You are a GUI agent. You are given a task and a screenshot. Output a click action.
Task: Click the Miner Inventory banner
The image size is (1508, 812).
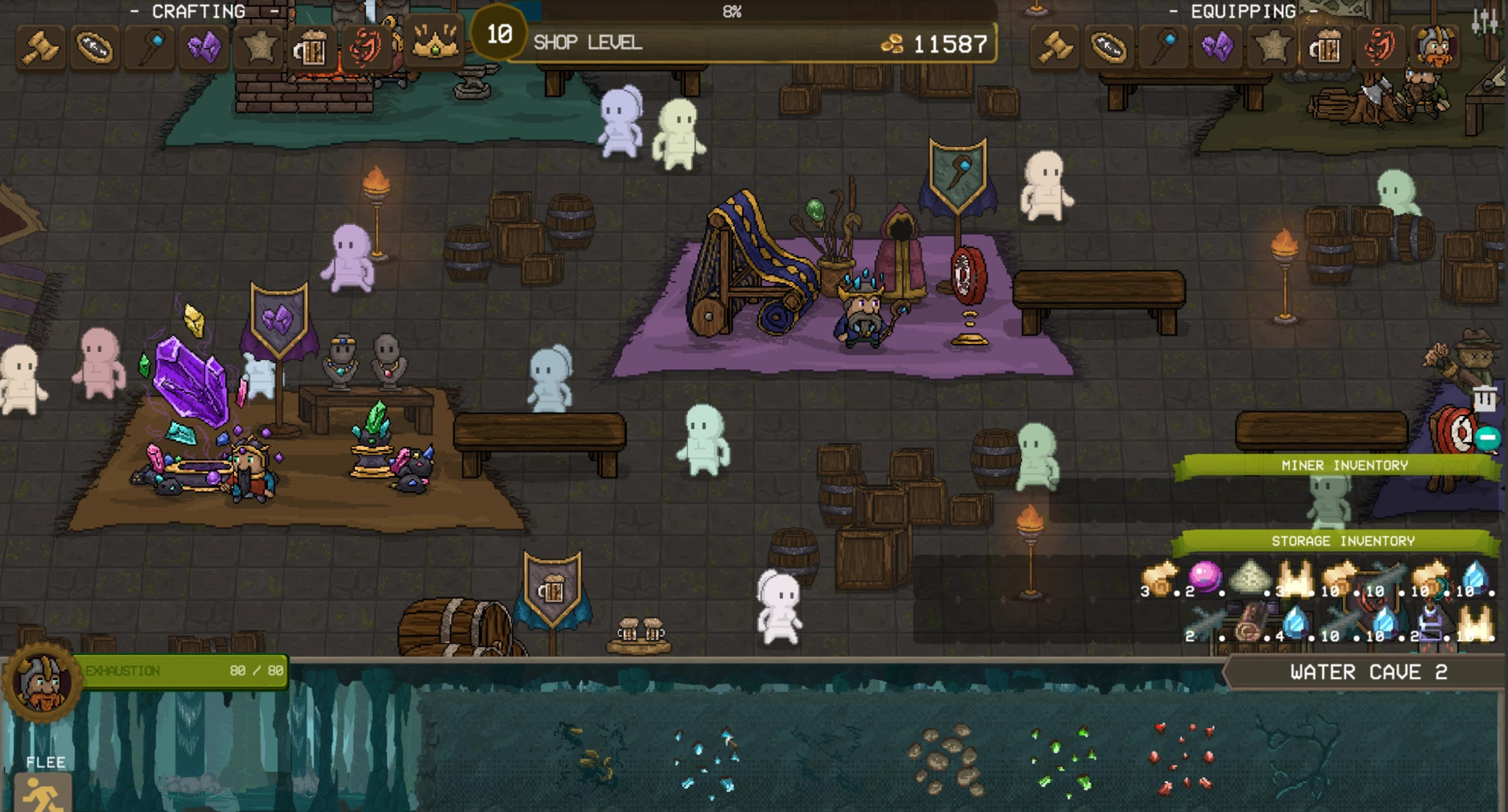(1344, 466)
